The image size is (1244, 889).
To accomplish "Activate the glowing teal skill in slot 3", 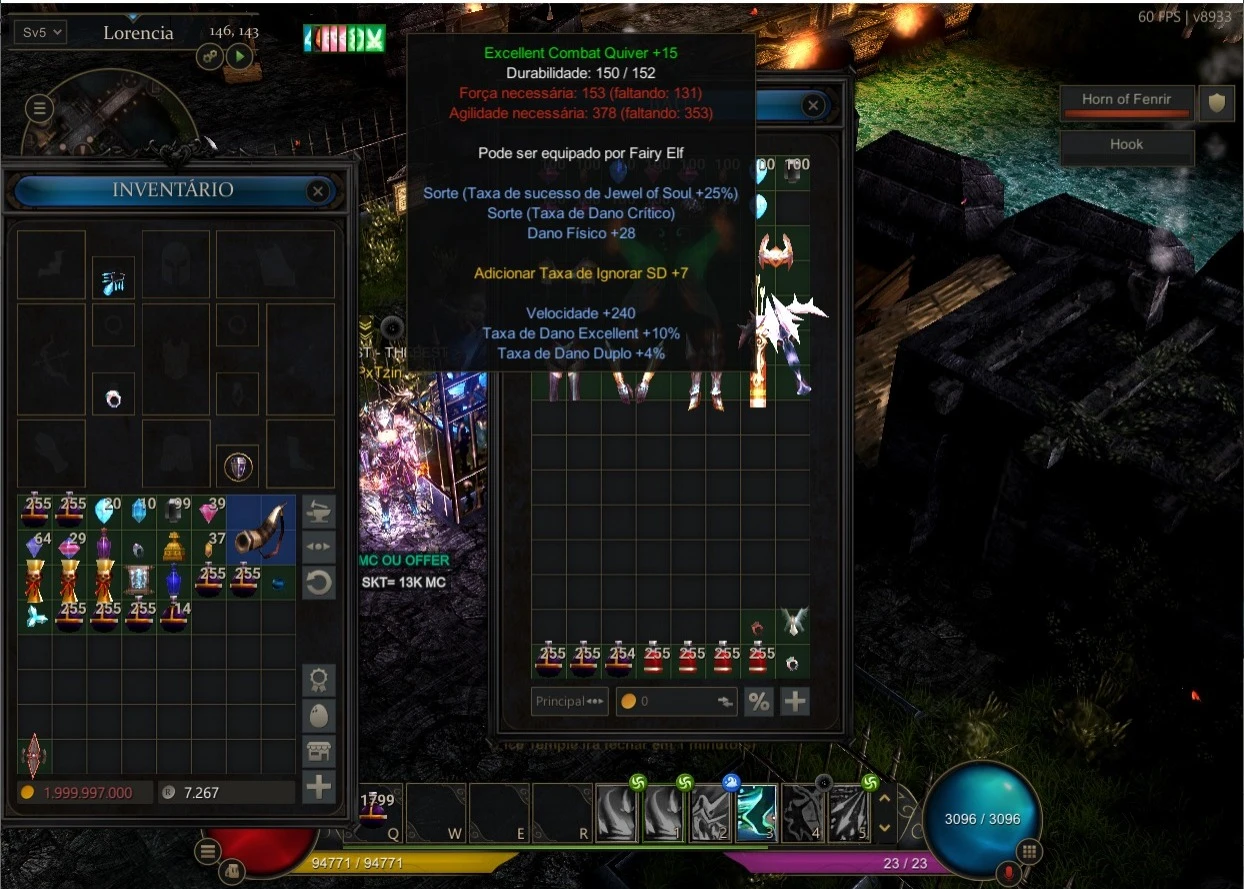I will (757, 812).
